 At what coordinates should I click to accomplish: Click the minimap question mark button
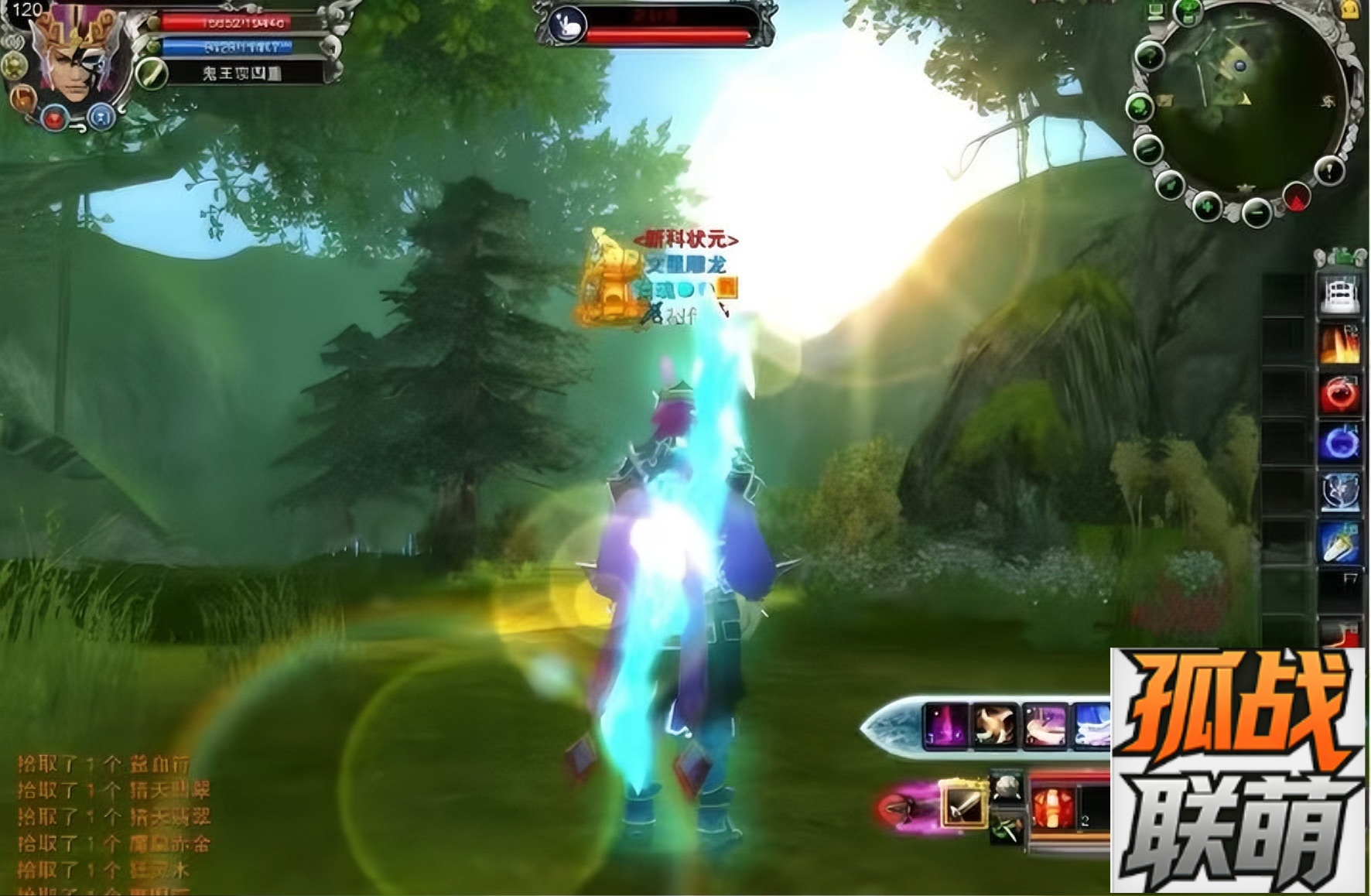(1150, 56)
